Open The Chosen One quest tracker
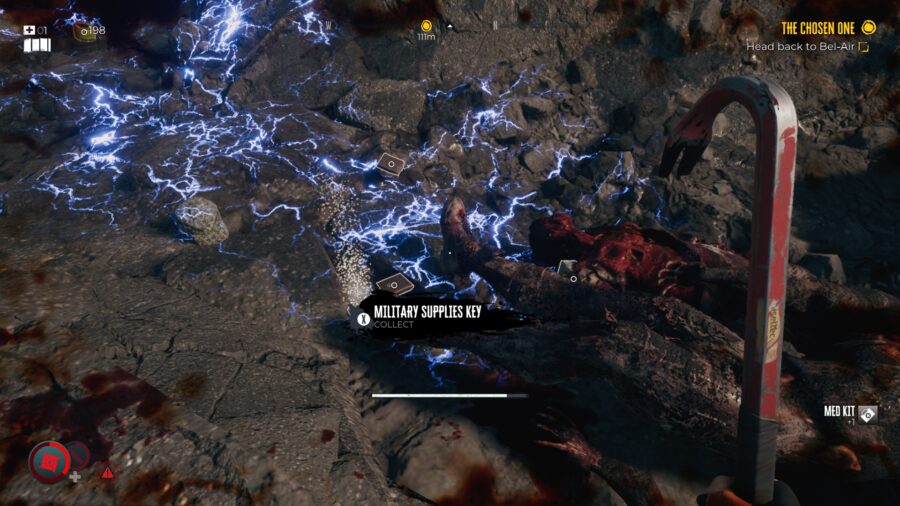The width and height of the screenshot is (900, 506). click(x=818, y=28)
